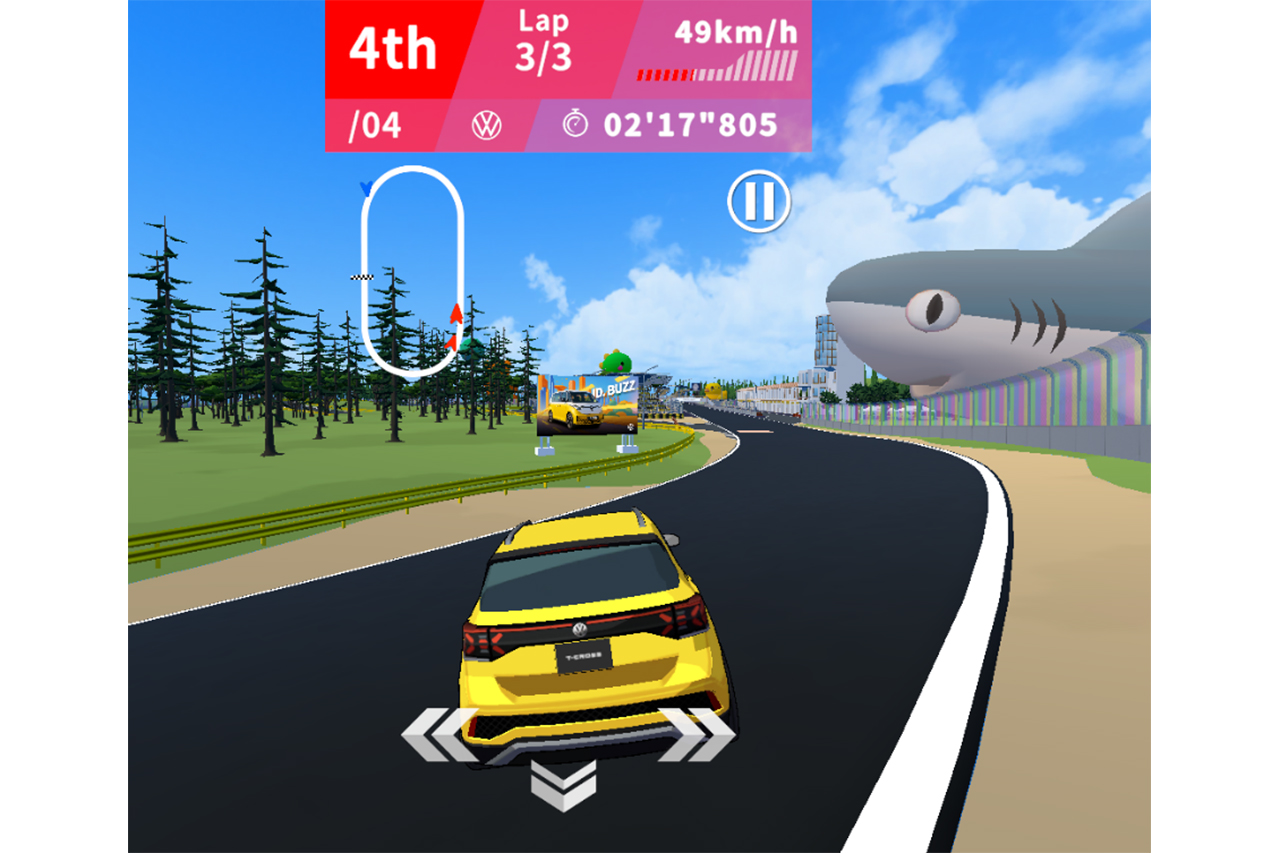Steer right with the right chevron arrows
The height and width of the screenshot is (853, 1280).
696,734
